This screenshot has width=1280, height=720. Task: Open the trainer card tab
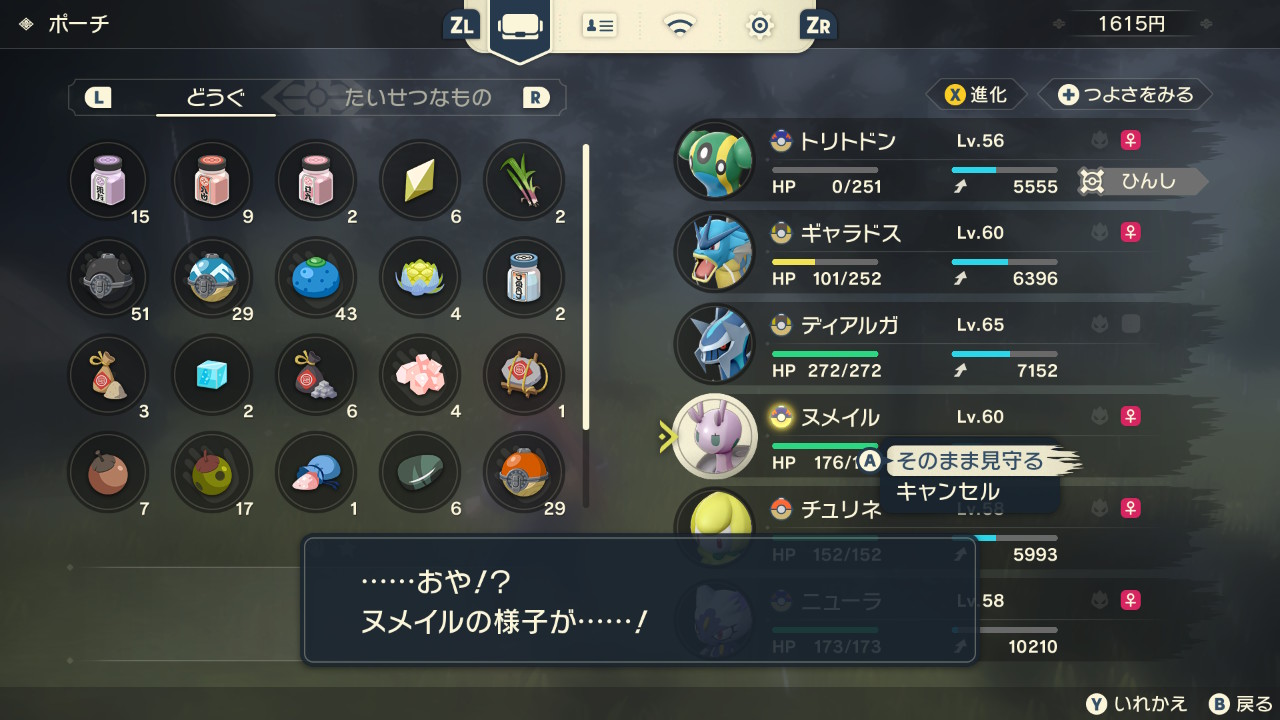600,26
